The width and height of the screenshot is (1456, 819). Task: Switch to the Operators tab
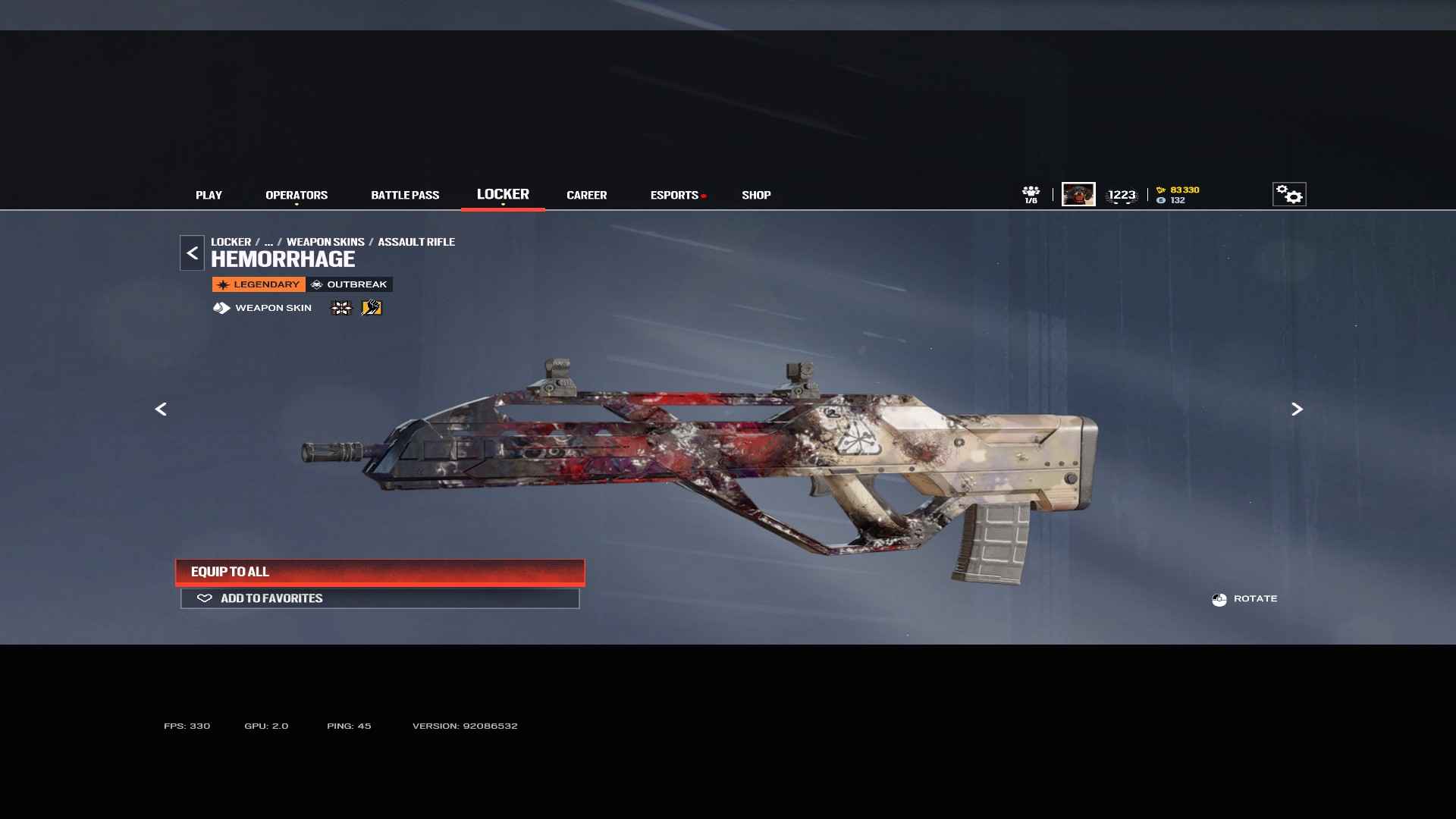[297, 195]
